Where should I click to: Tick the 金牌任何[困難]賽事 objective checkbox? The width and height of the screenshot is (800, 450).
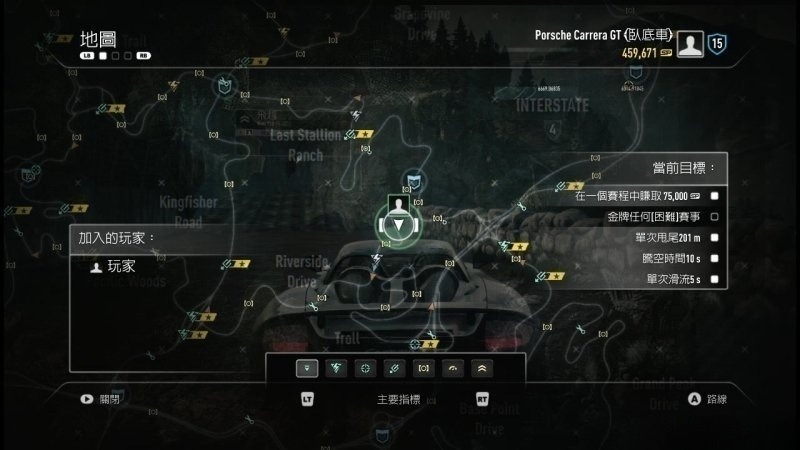pyautogui.click(x=714, y=217)
